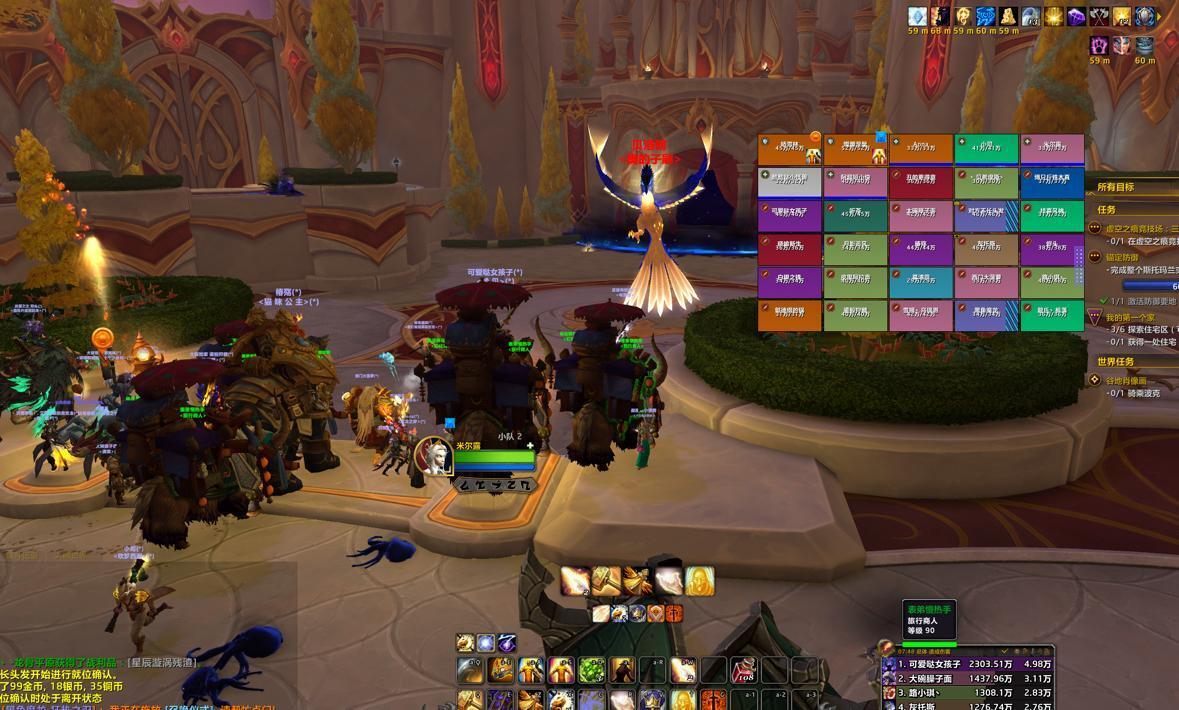Use the red potion with 108 count
This screenshot has width=1179, height=710.
743,670
